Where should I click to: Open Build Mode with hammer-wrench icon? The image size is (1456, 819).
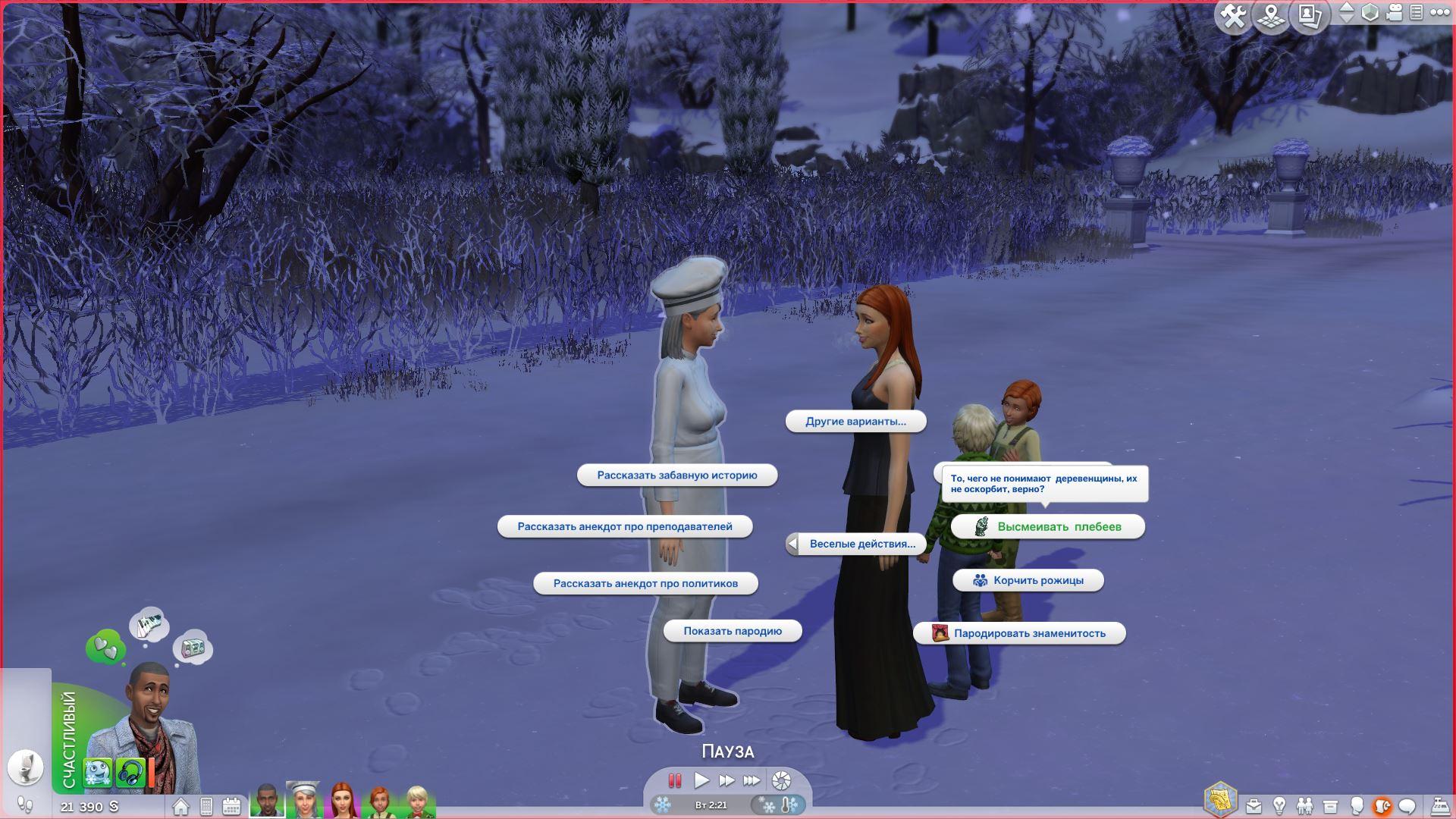coord(1234,16)
